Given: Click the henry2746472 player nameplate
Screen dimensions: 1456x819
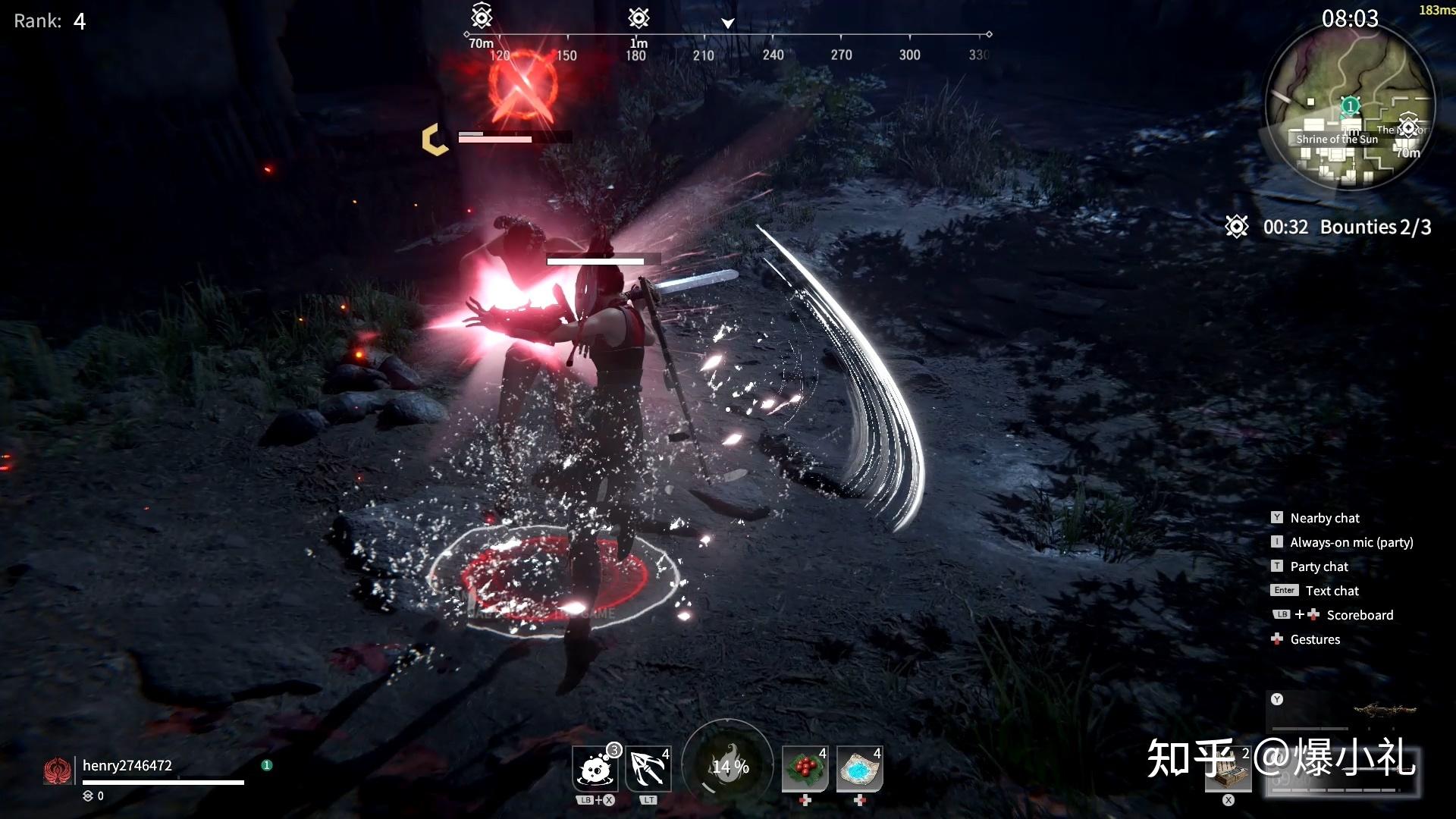Looking at the screenshot, I should tap(127, 766).
